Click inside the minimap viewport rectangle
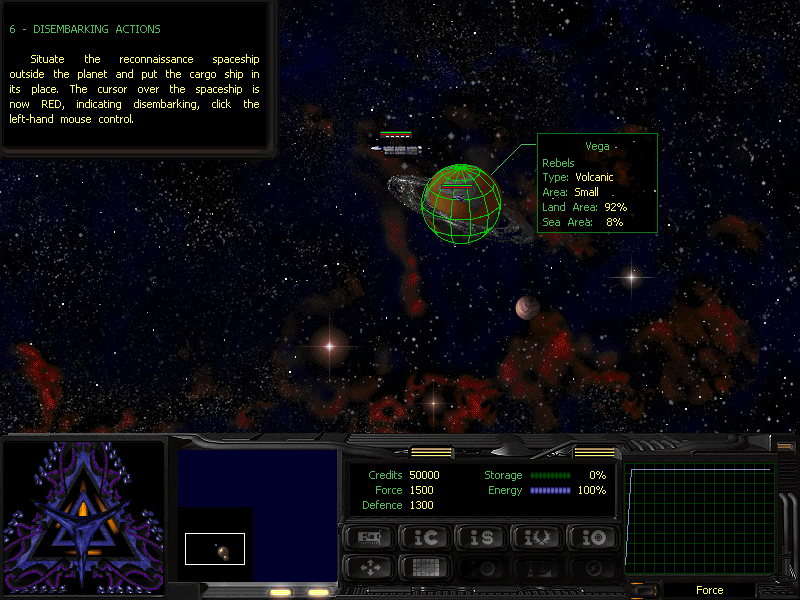The width and height of the screenshot is (800, 600). pos(215,548)
